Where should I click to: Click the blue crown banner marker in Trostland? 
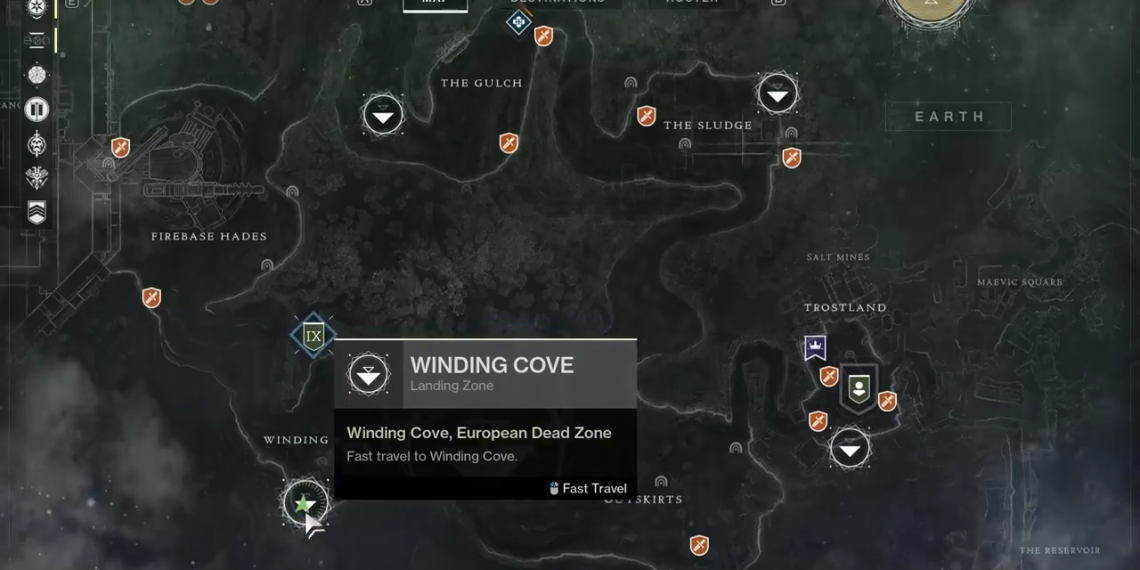(x=815, y=347)
